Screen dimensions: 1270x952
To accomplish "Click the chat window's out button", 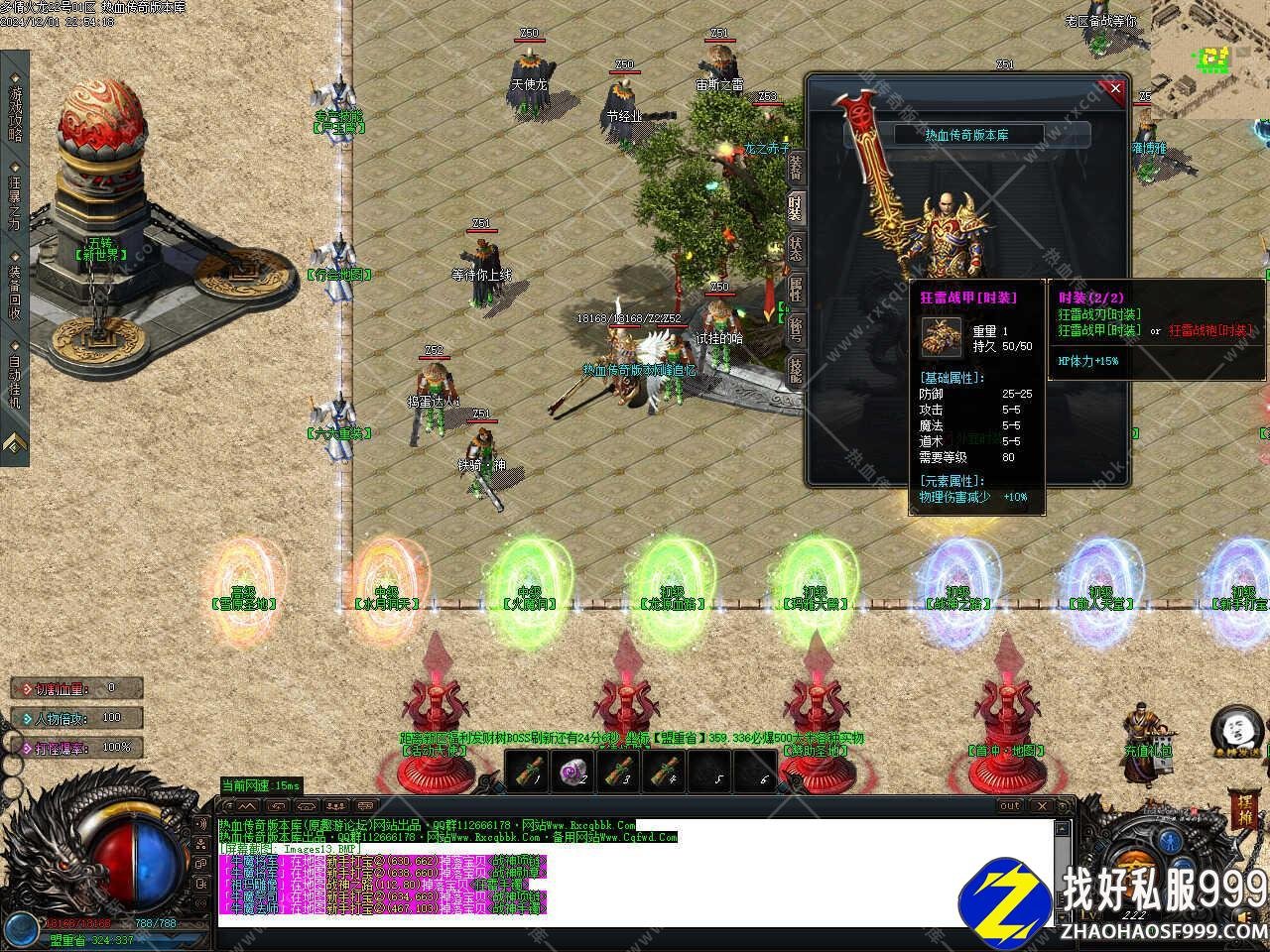I will pos(1009,806).
